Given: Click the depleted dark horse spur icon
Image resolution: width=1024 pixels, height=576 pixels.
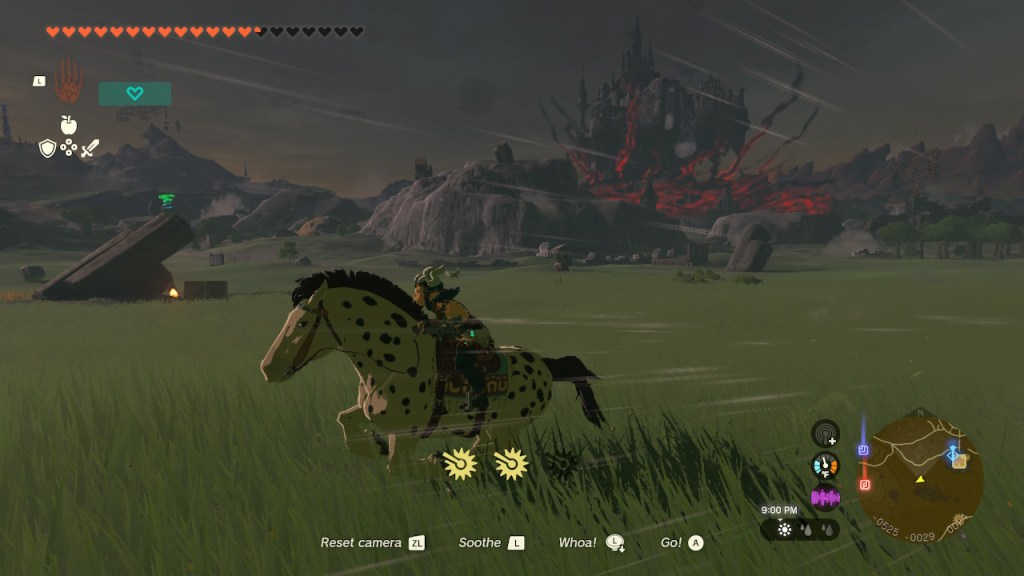Looking at the screenshot, I should click(x=562, y=464).
